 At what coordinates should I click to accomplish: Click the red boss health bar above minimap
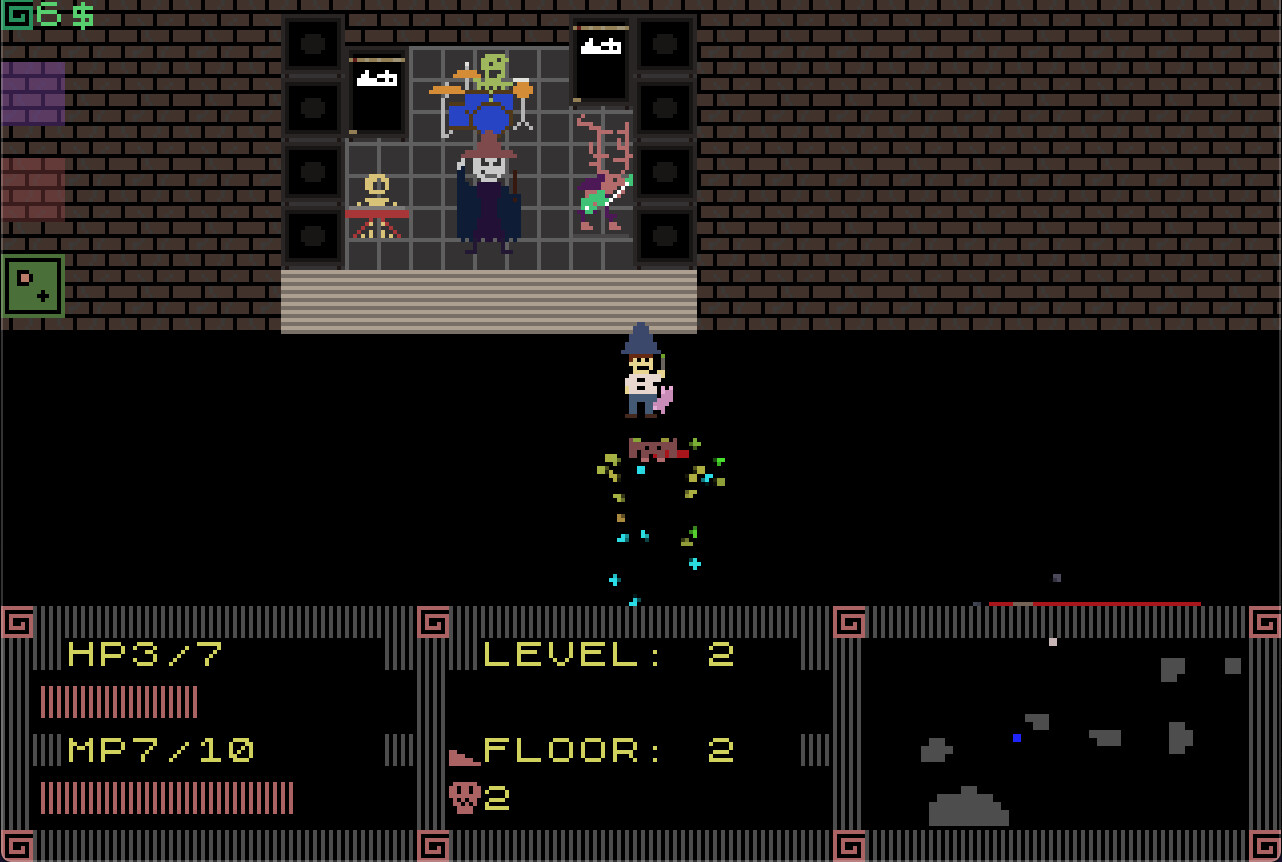point(1095,602)
